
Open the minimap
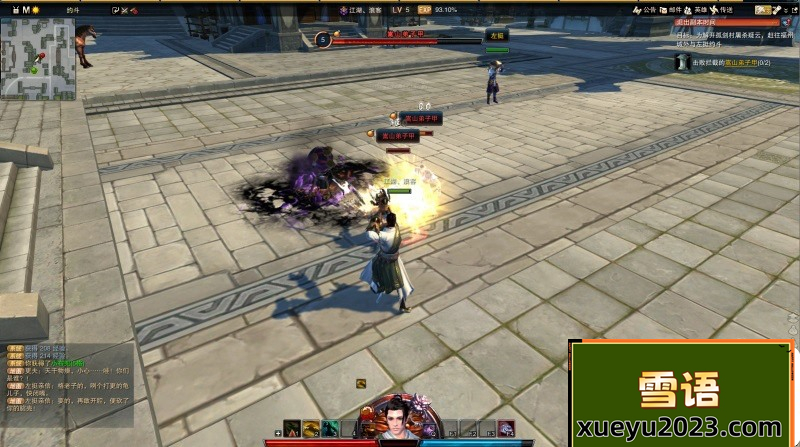click(x=37, y=58)
